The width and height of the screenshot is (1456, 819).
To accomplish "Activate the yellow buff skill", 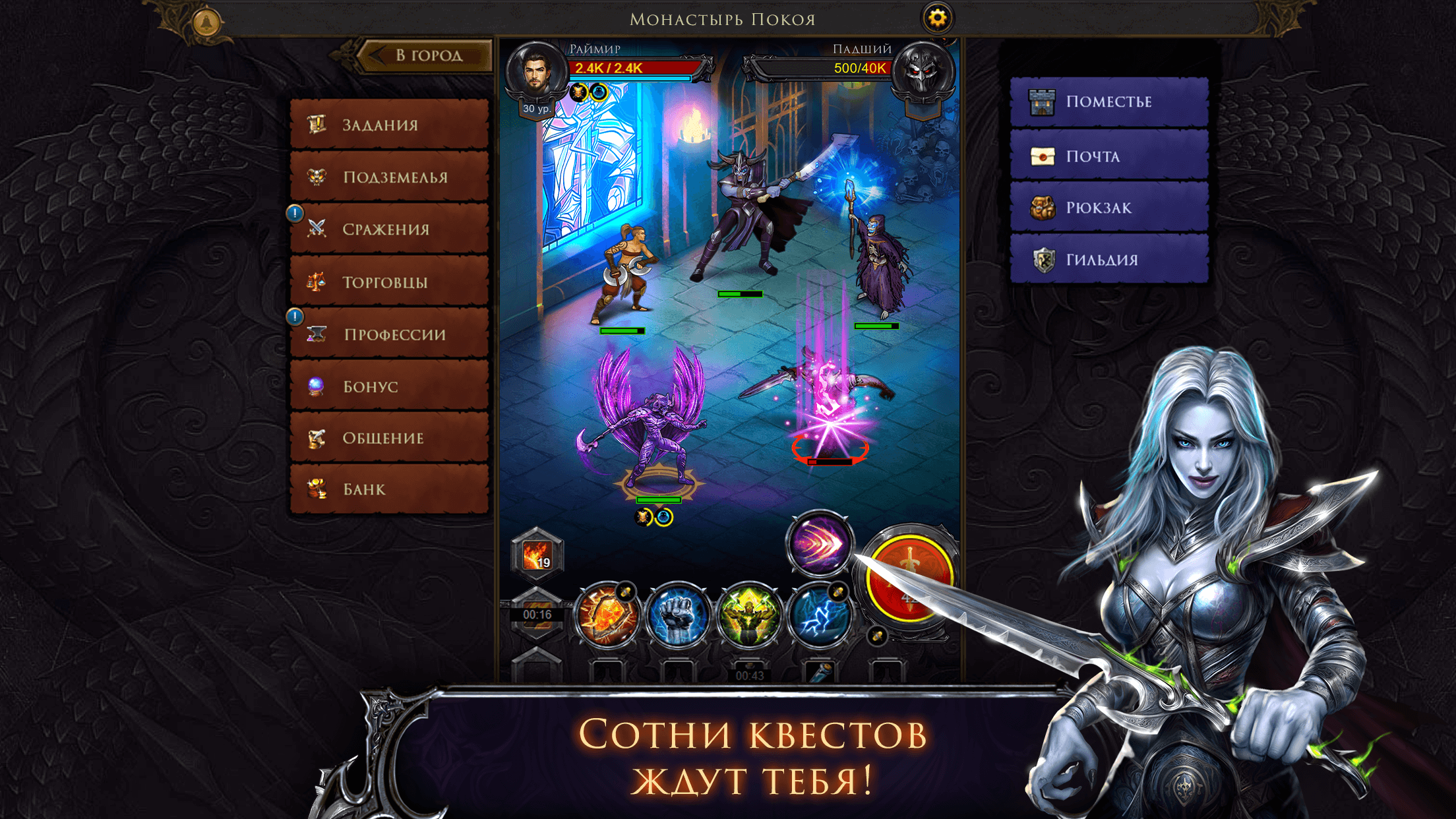I will [751, 617].
